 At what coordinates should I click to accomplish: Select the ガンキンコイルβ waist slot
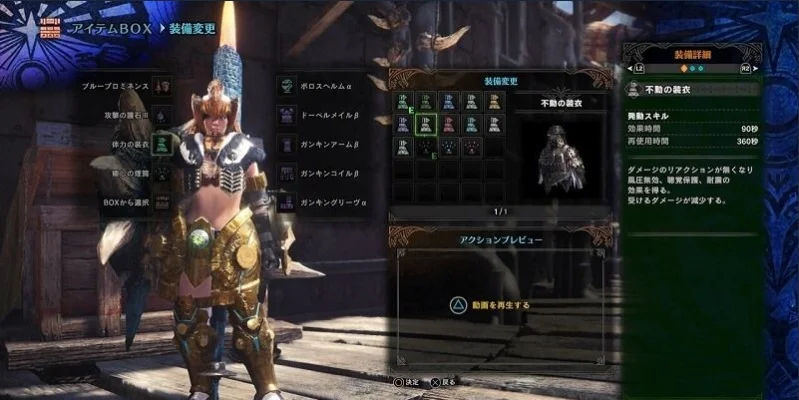click(x=286, y=173)
